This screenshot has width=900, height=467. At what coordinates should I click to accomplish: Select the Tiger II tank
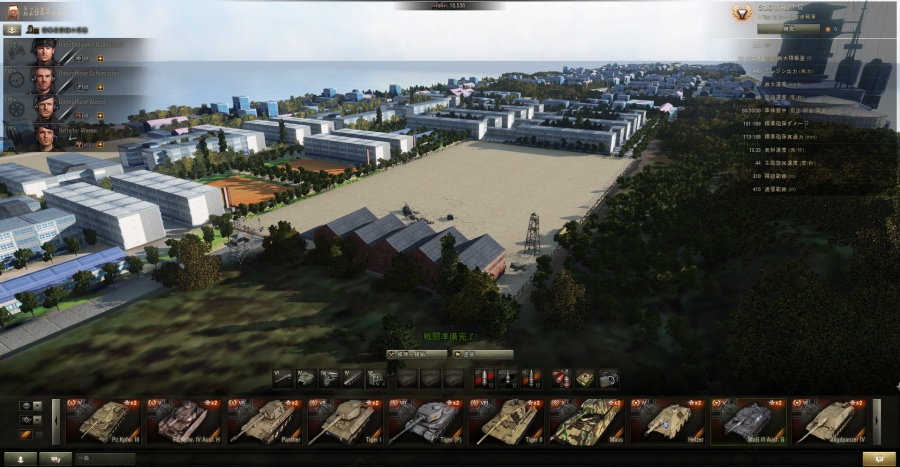(x=507, y=421)
